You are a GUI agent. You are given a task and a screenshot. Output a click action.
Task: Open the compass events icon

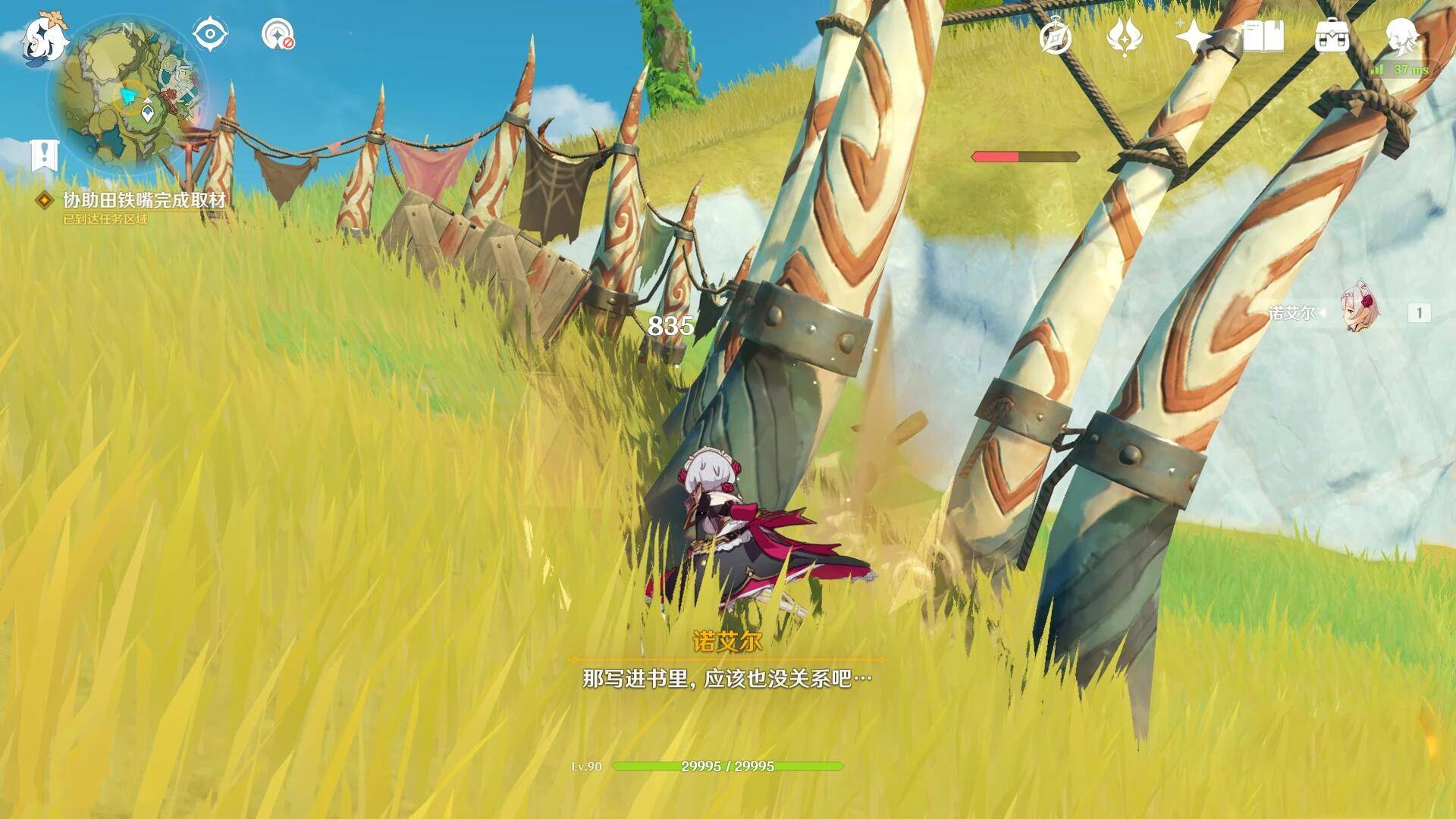pos(1056,36)
